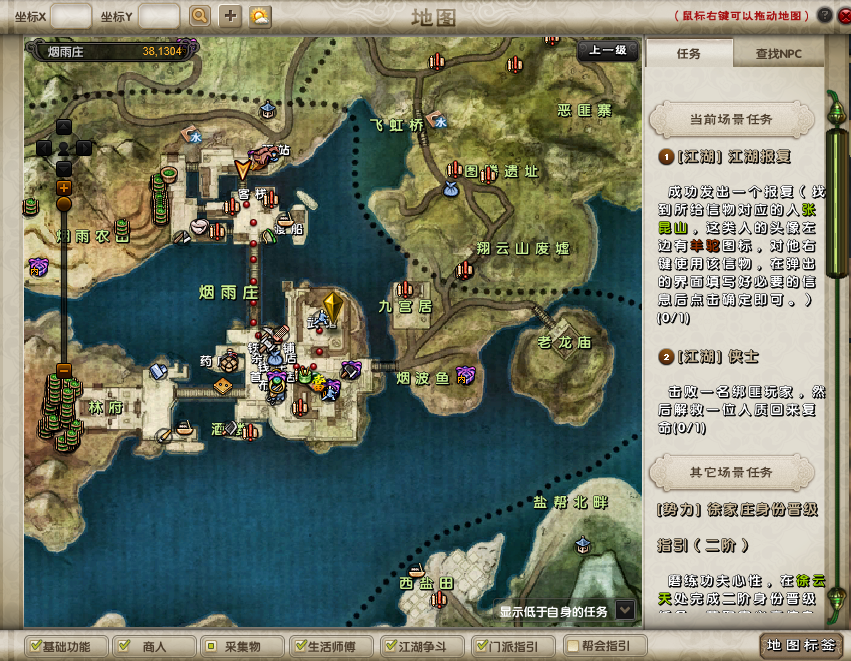Center map on player using pan pad

pyautogui.click(x=64, y=148)
